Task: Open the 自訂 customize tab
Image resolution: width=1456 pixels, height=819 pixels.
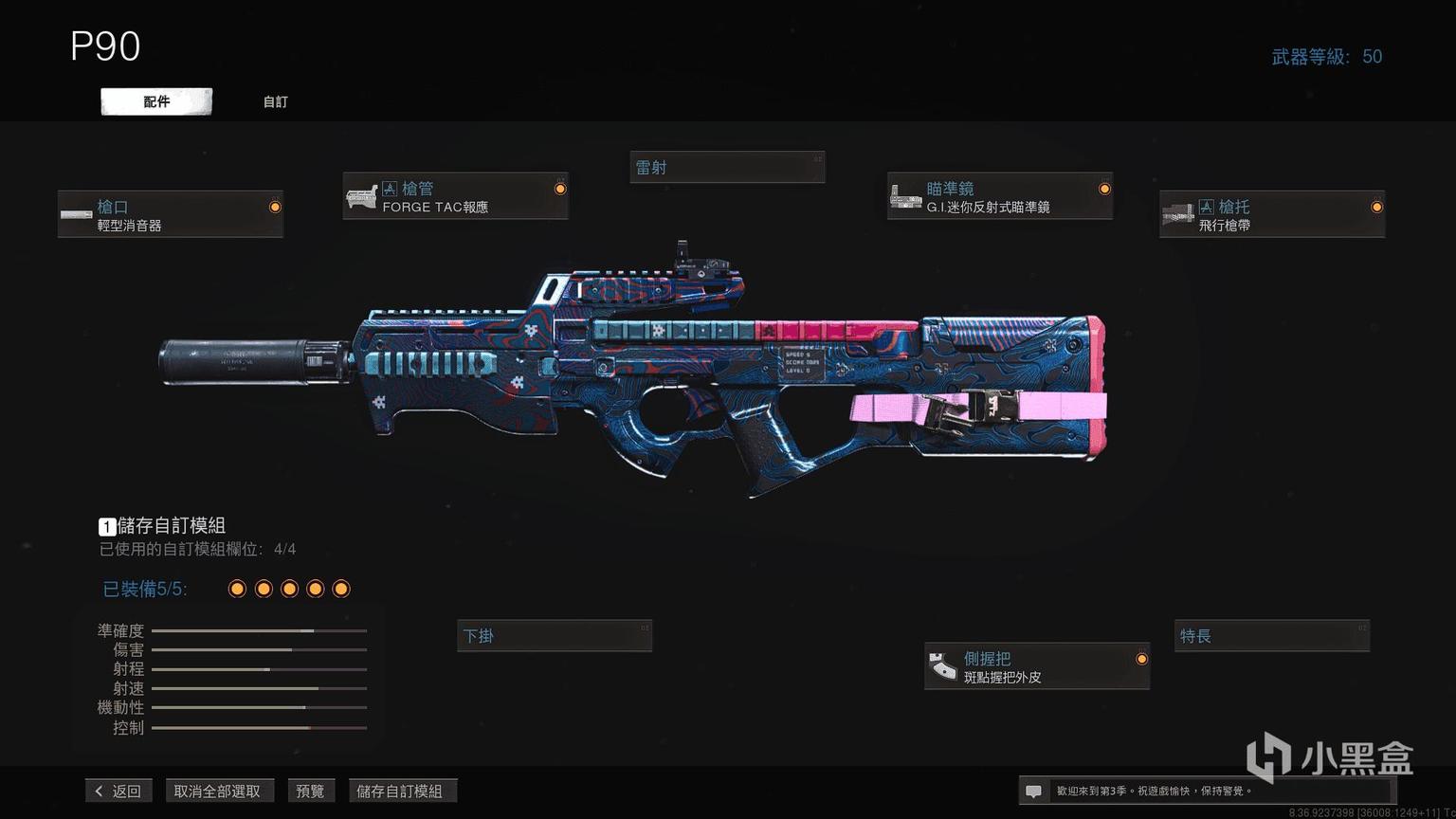Action: (x=275, y=101)
